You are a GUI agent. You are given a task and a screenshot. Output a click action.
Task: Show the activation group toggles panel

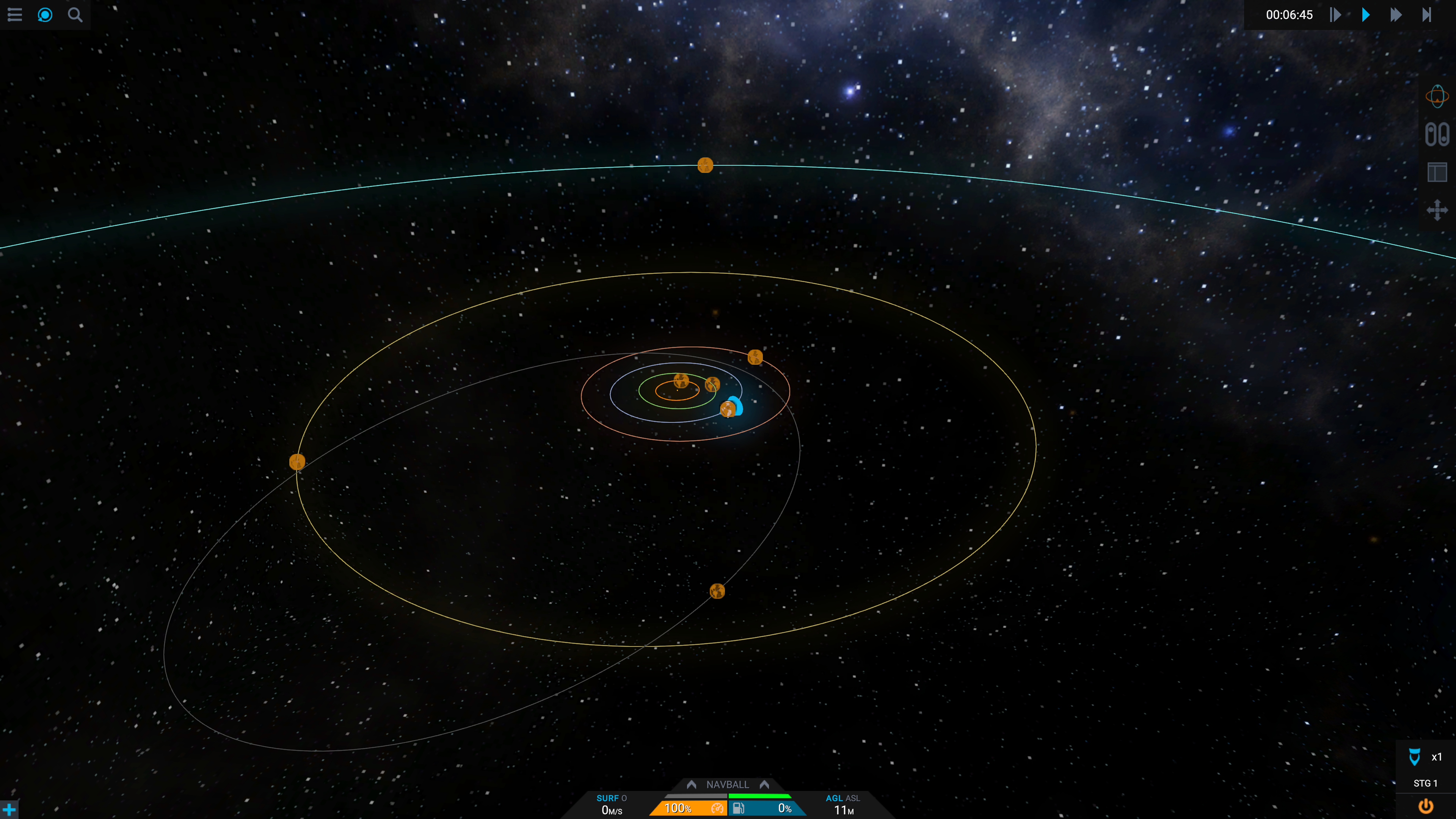point(1437,135)
